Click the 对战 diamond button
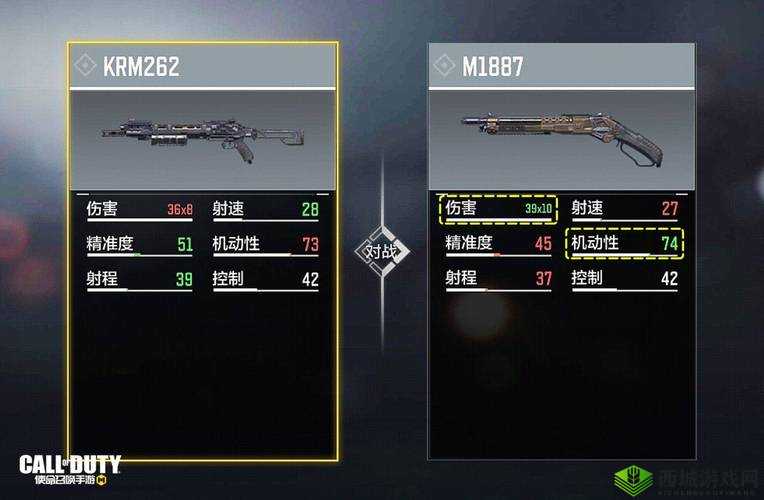 [x=383, y=250]
